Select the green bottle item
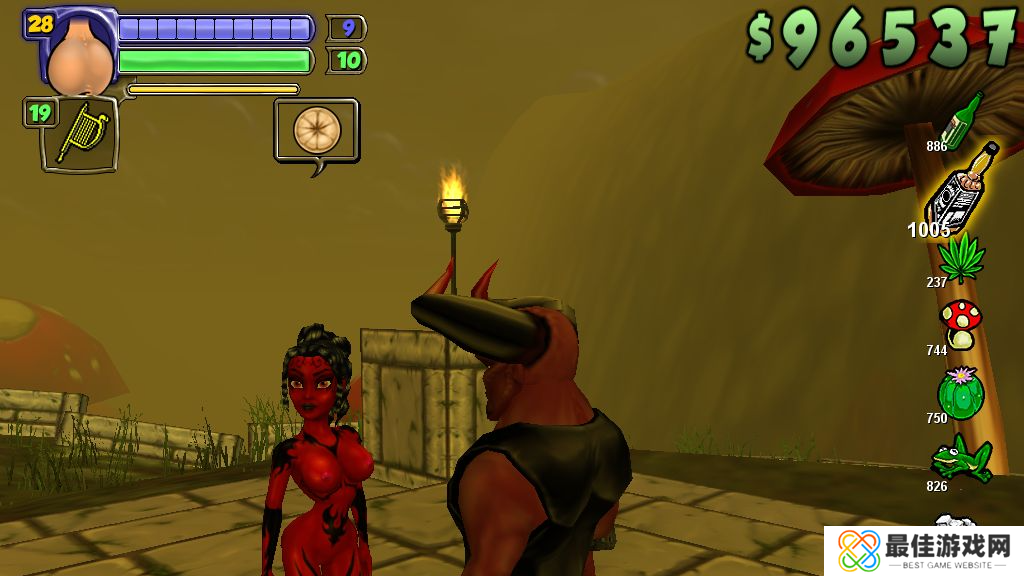Image resolution: width=1024 pixels, height=576 pixels. click(x=963, y=122)
